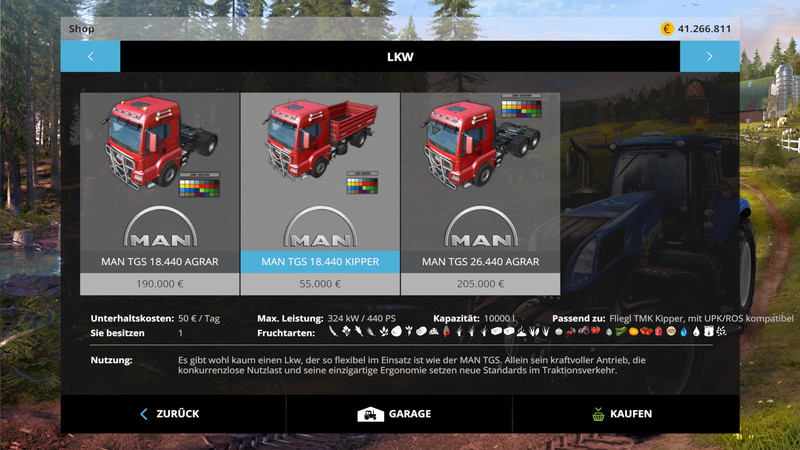
Task: Open the Garage
Action: (398, 414)
